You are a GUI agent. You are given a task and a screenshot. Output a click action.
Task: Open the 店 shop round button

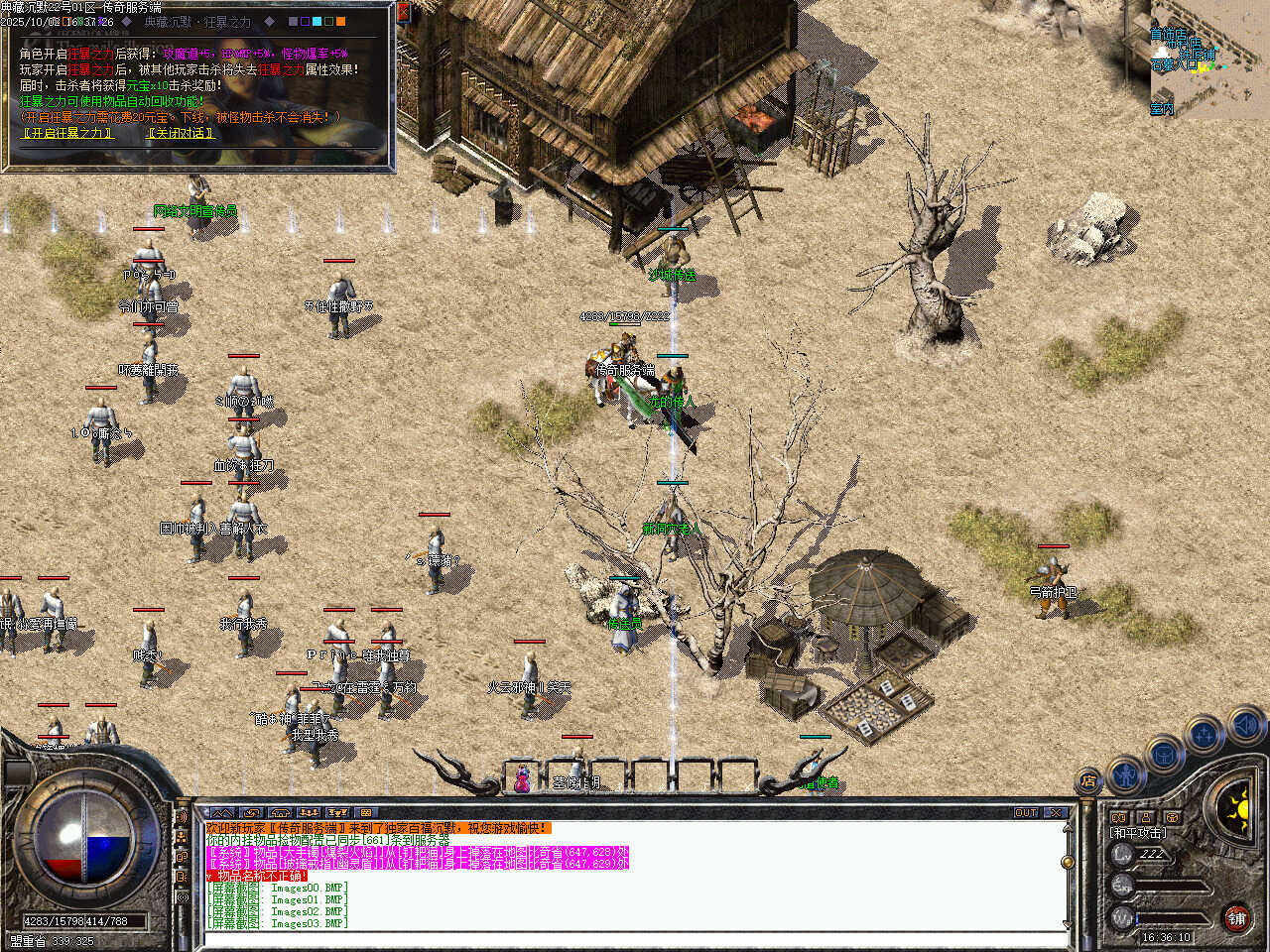[1088, 780]
